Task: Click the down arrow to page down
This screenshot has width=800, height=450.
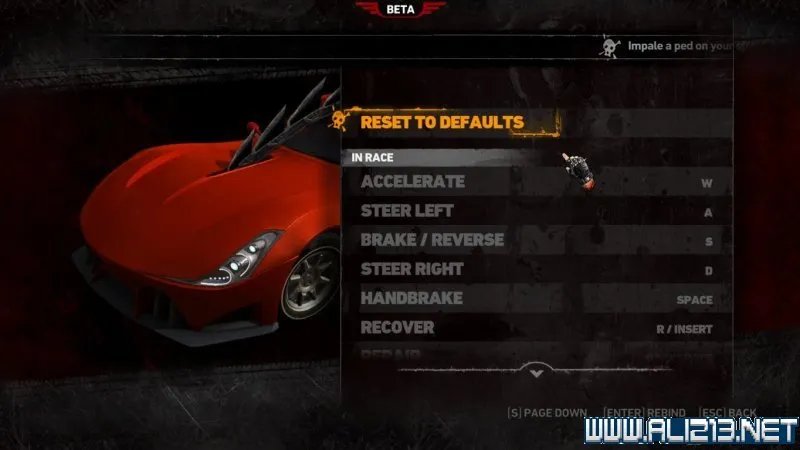Action: [536, 372]
